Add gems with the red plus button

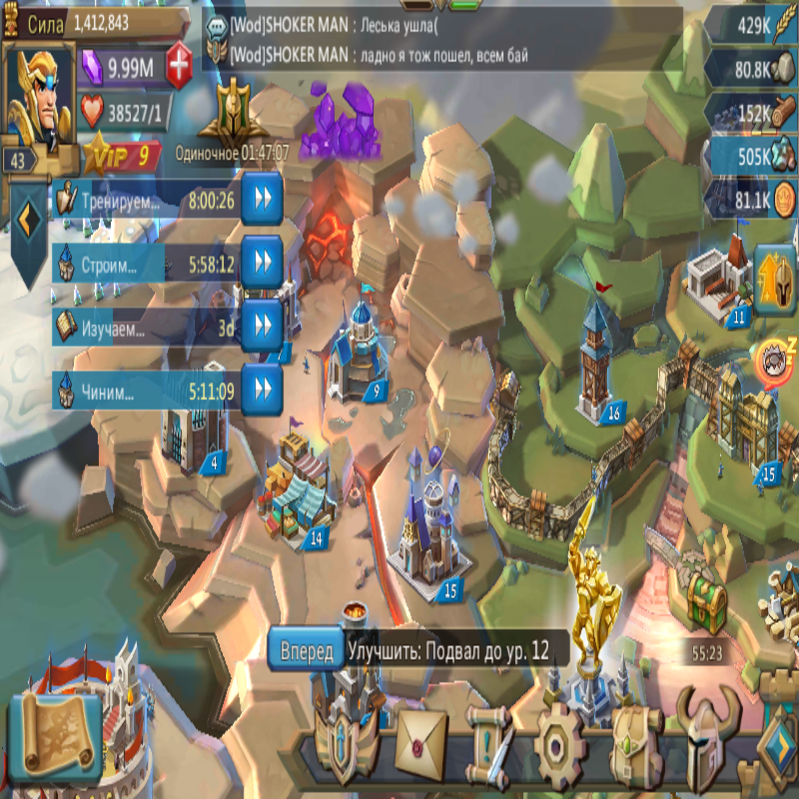[180, 67]
